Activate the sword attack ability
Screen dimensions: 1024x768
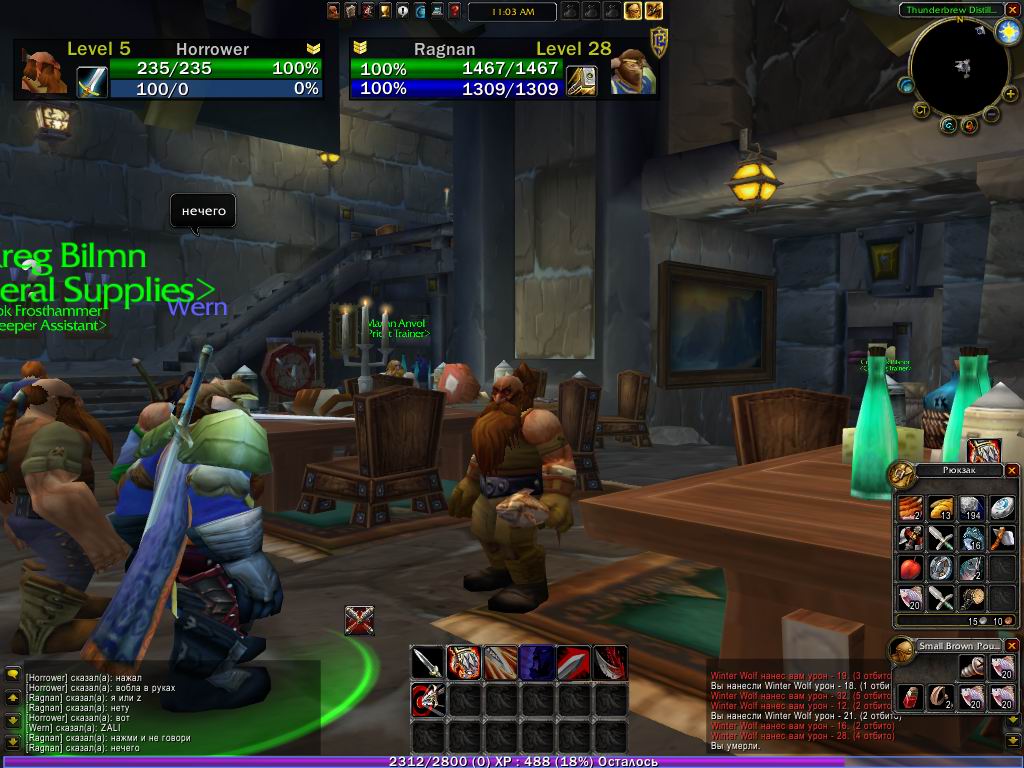427,662
